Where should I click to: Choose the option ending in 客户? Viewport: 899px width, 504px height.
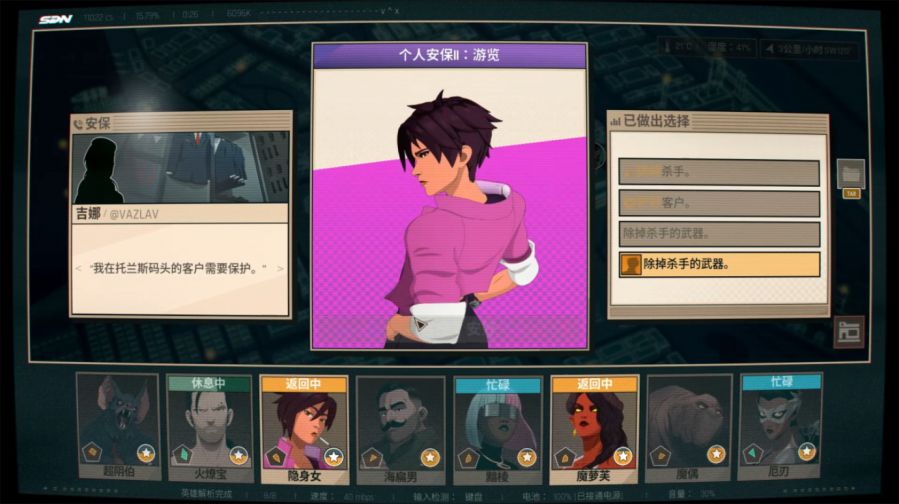coord(719,203)
